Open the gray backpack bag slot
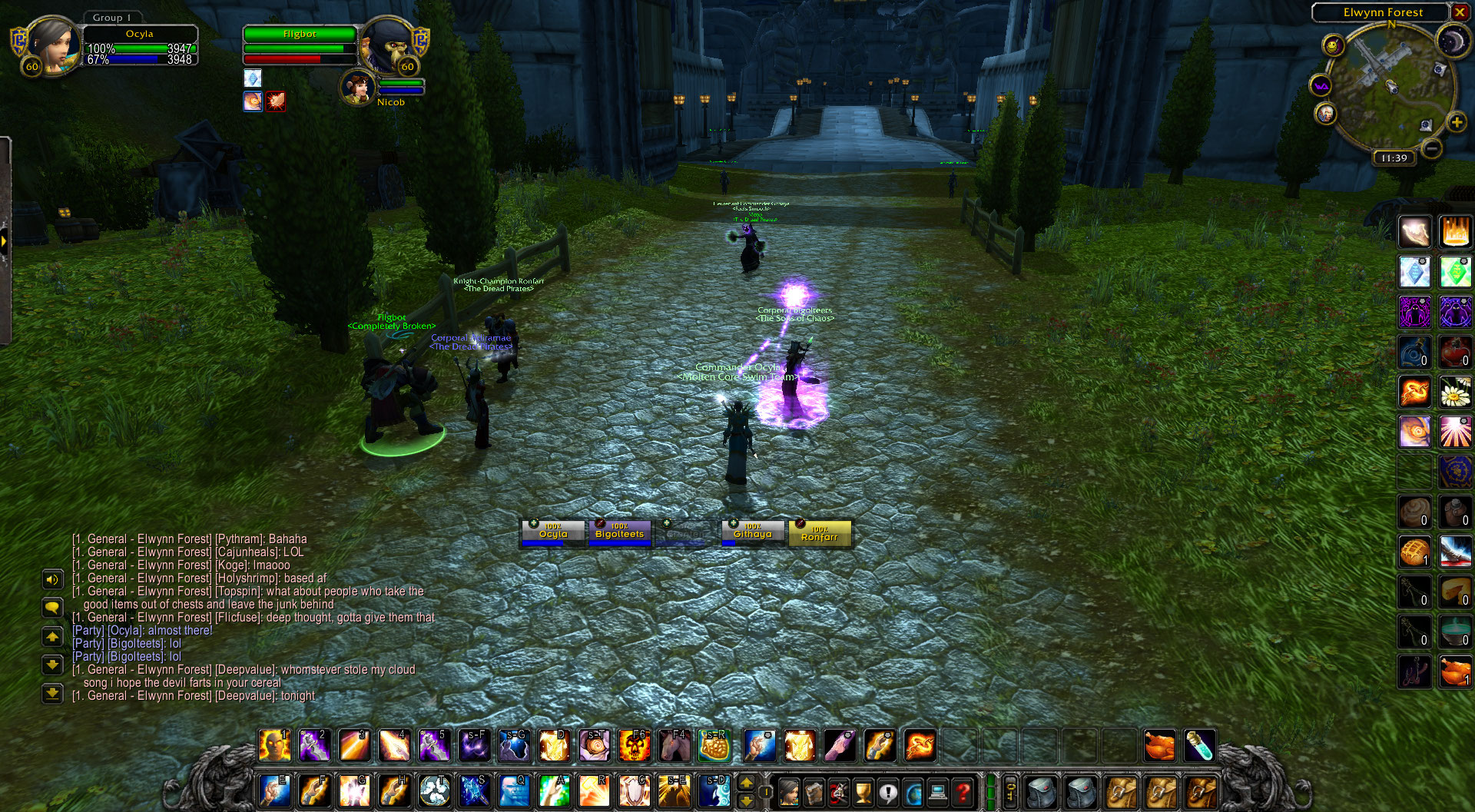1475x812 pixels. [1041, 792]
